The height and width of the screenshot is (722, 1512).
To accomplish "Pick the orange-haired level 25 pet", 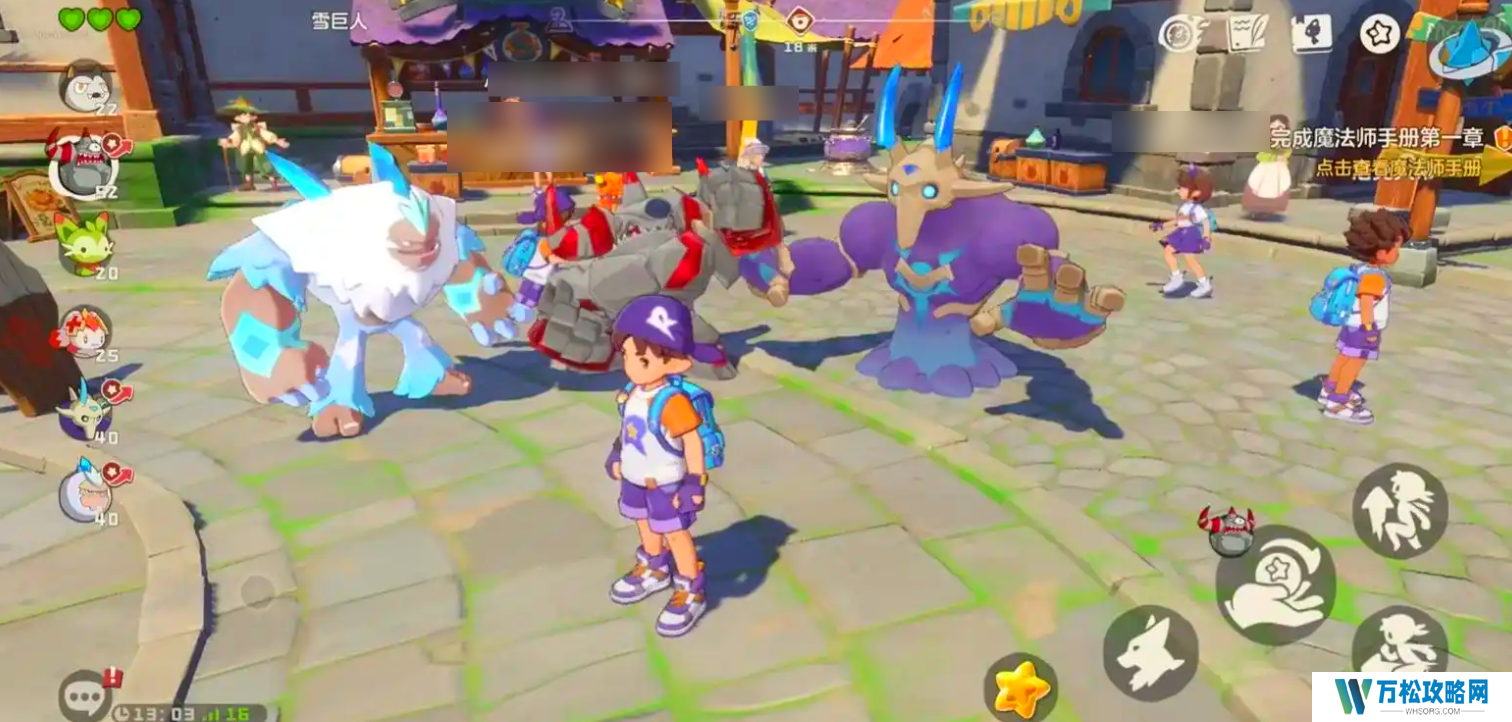I will coord(85,332).
